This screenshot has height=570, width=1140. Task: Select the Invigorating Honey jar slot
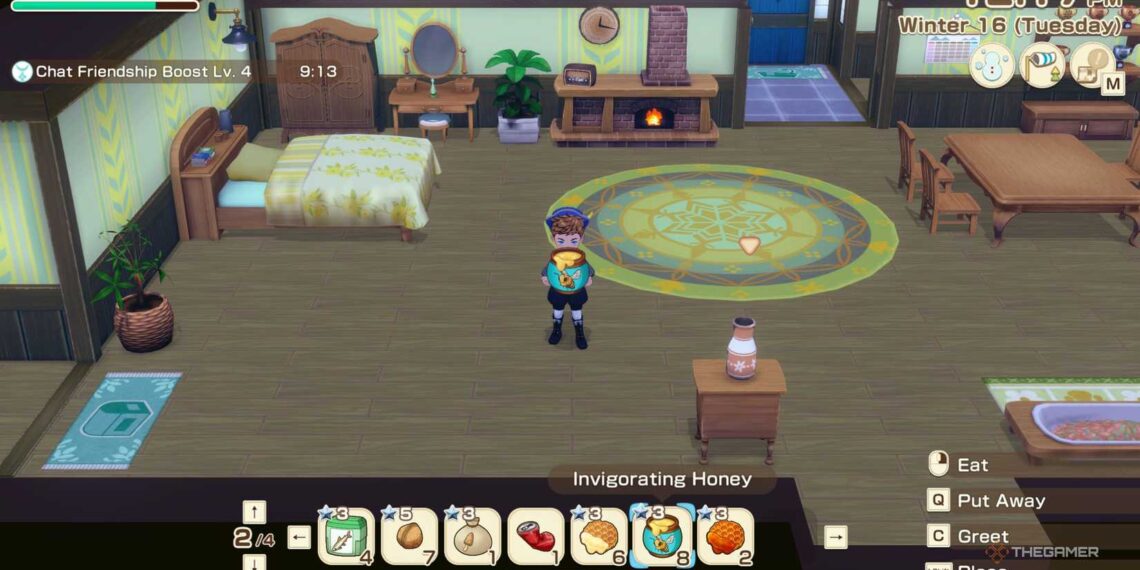[x=661, y=537]
